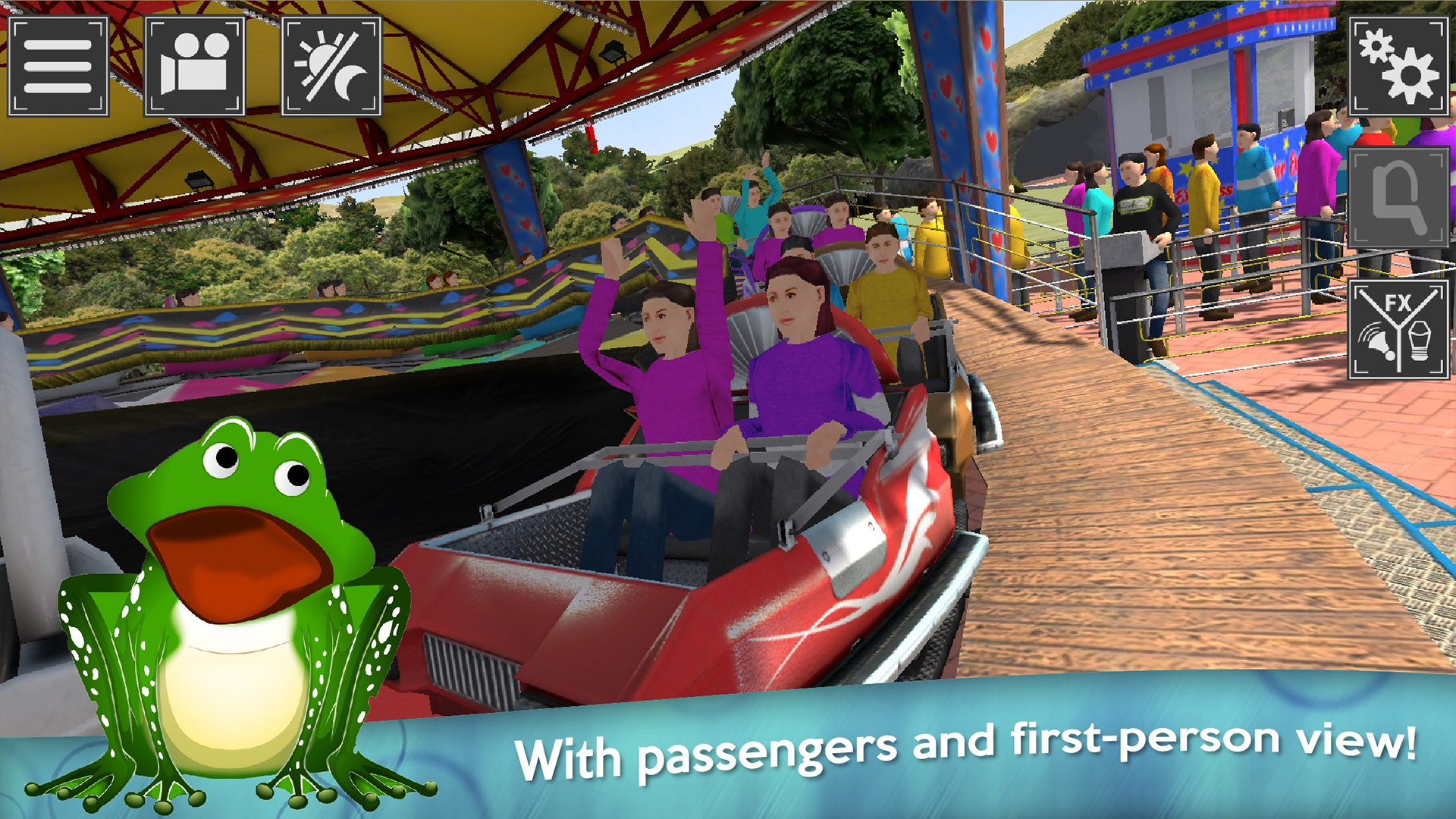Open the FX sound and light effects panel
1456x819 pixels.
(x=1399, y=326)
